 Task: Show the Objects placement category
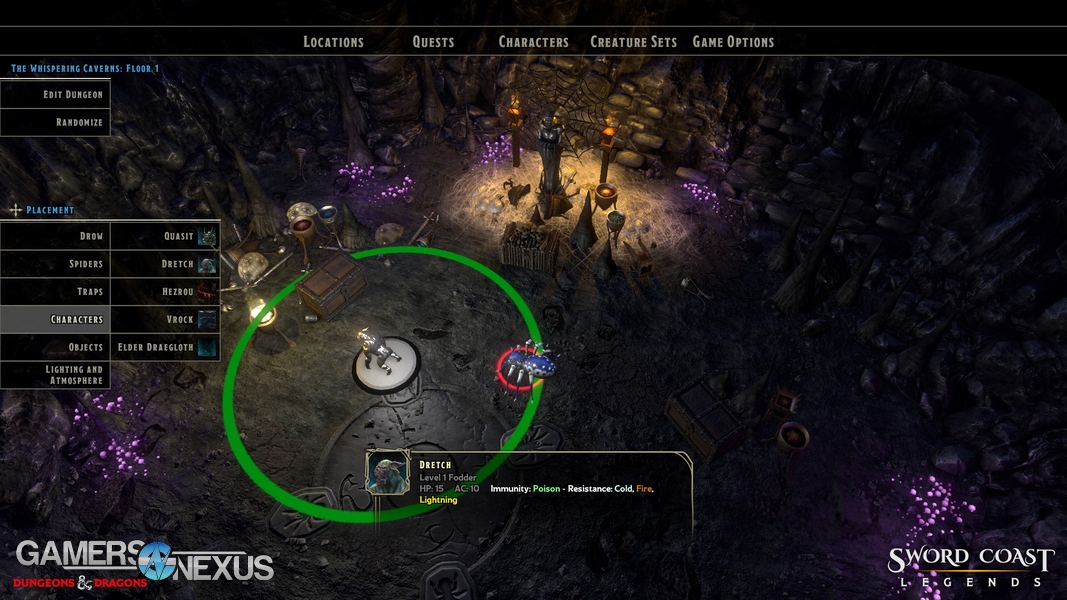[55, 347]
